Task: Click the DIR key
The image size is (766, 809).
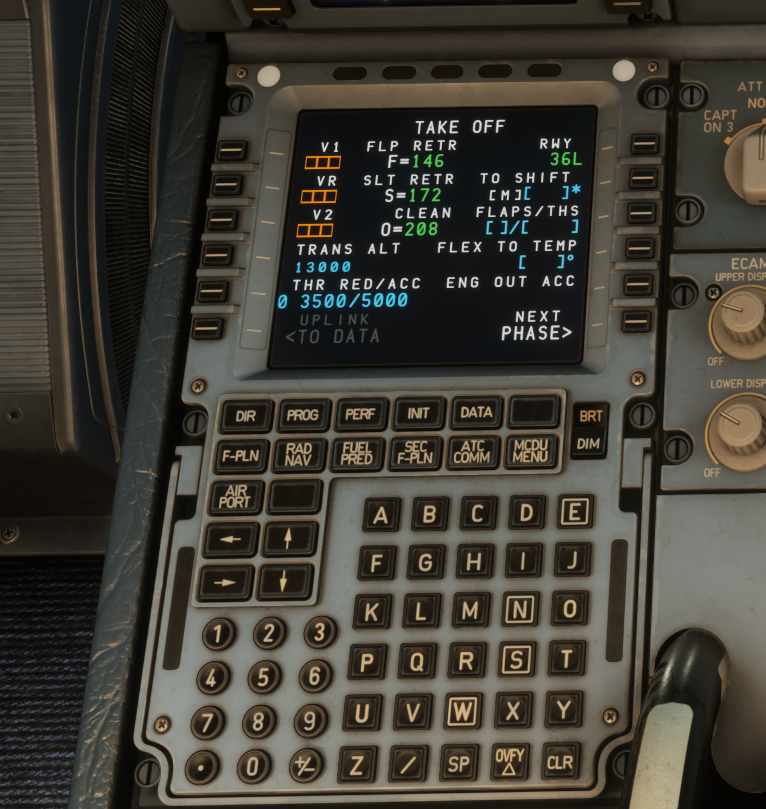Action: [x=245, y=416]
